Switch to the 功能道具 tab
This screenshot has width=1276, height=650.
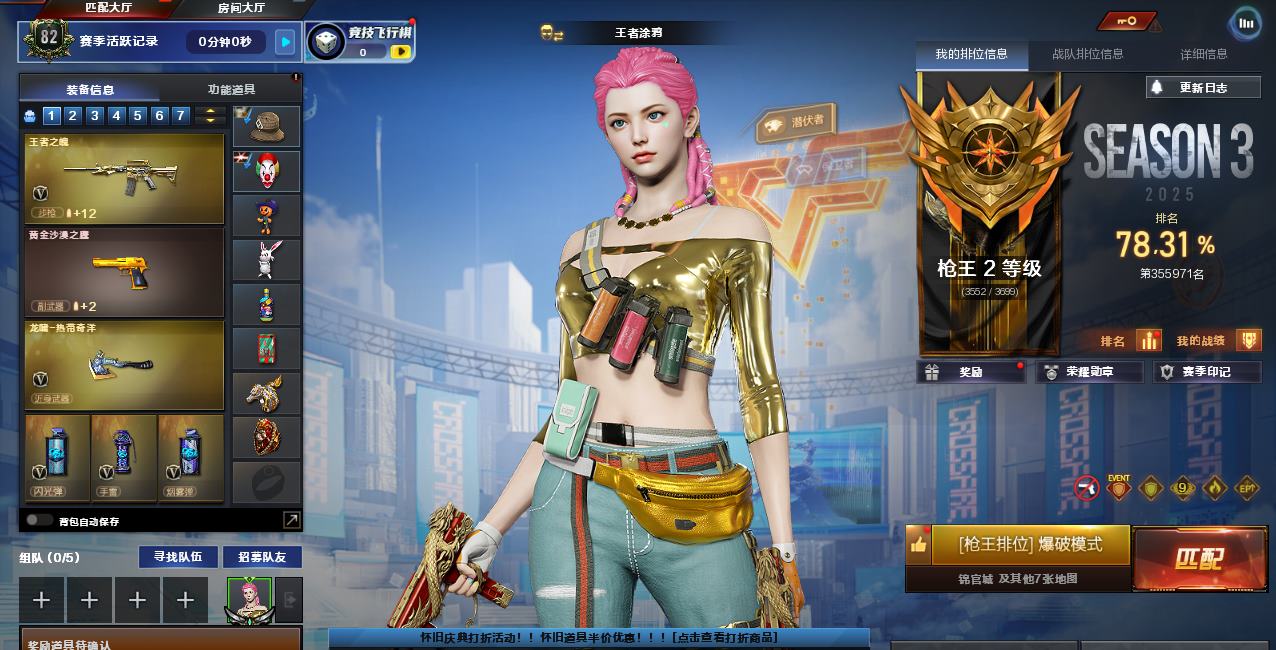[231, 90]
